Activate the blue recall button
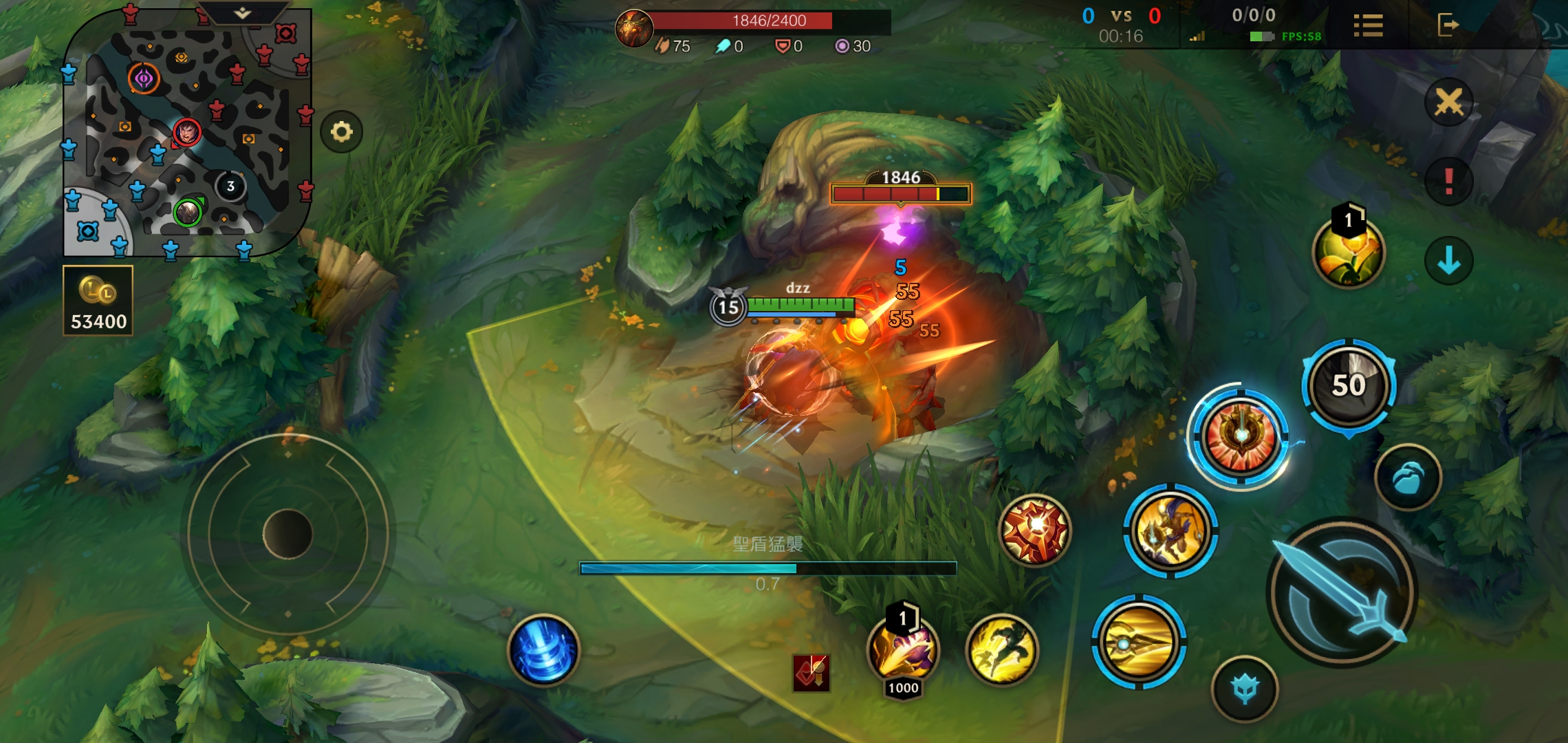 [543, 650]
